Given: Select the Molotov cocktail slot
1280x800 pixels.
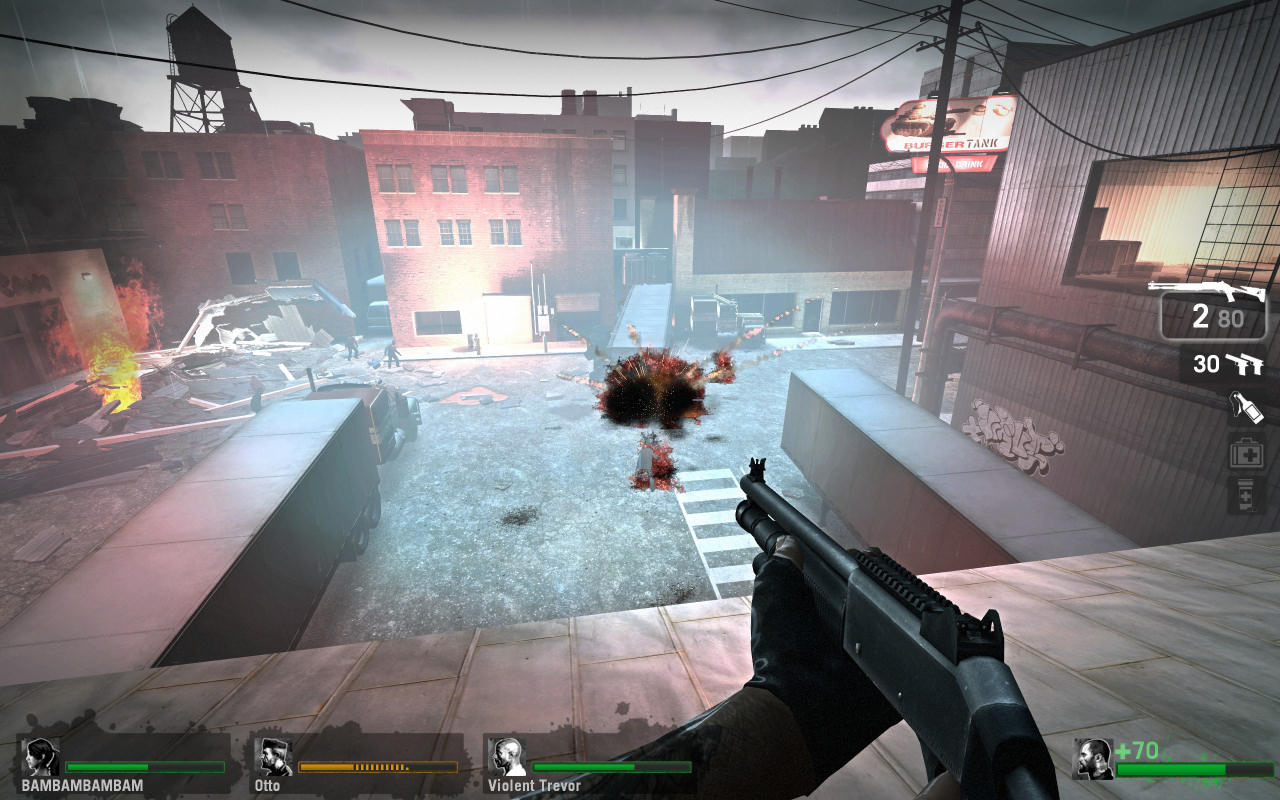Looking at the screenshot, I should click(x=1246, y=406).
